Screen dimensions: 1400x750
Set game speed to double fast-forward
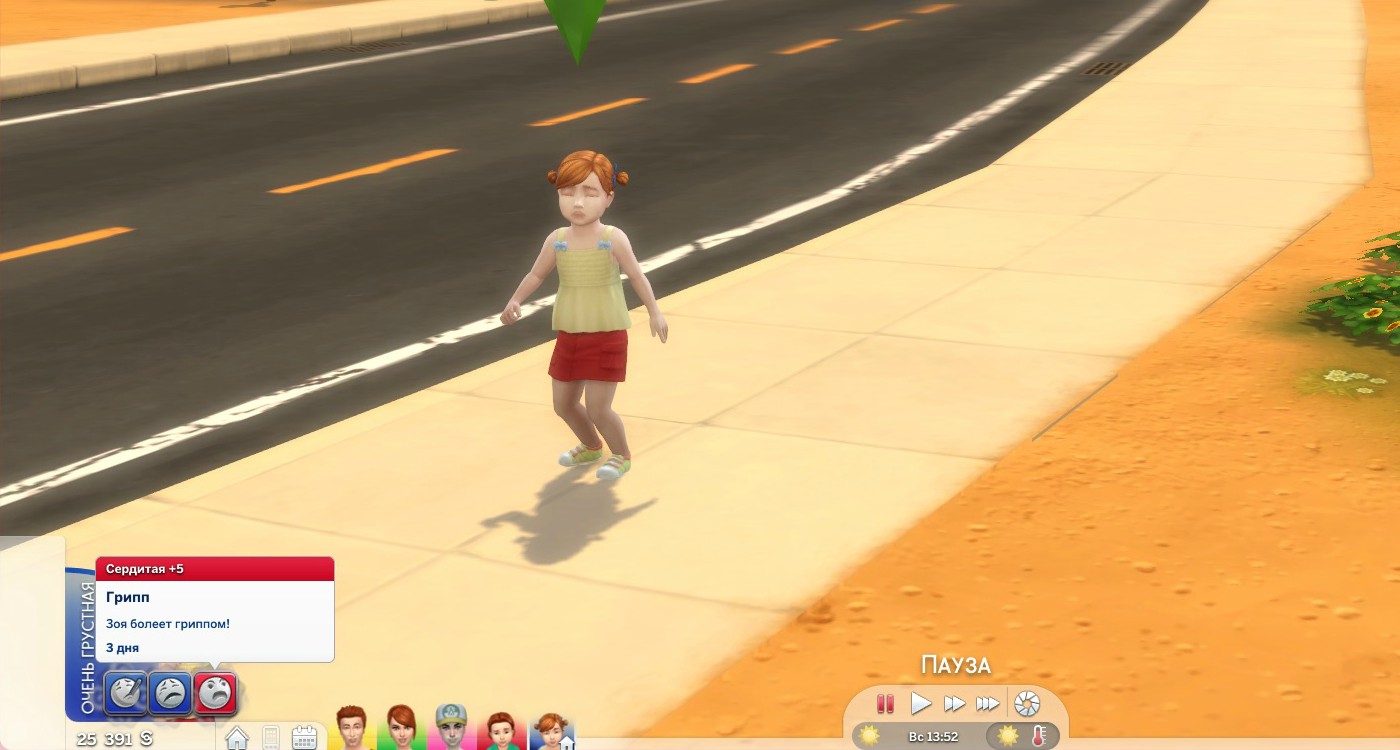[954, 704]
